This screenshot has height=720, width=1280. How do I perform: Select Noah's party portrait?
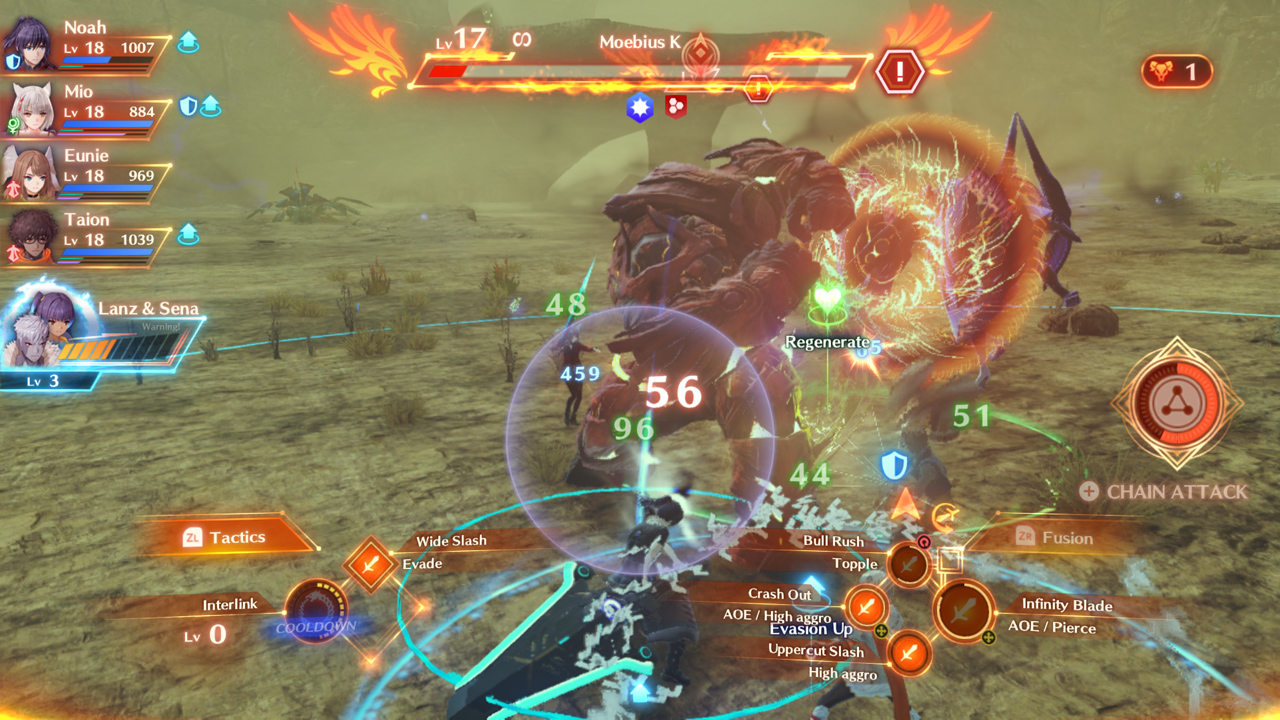30,44
